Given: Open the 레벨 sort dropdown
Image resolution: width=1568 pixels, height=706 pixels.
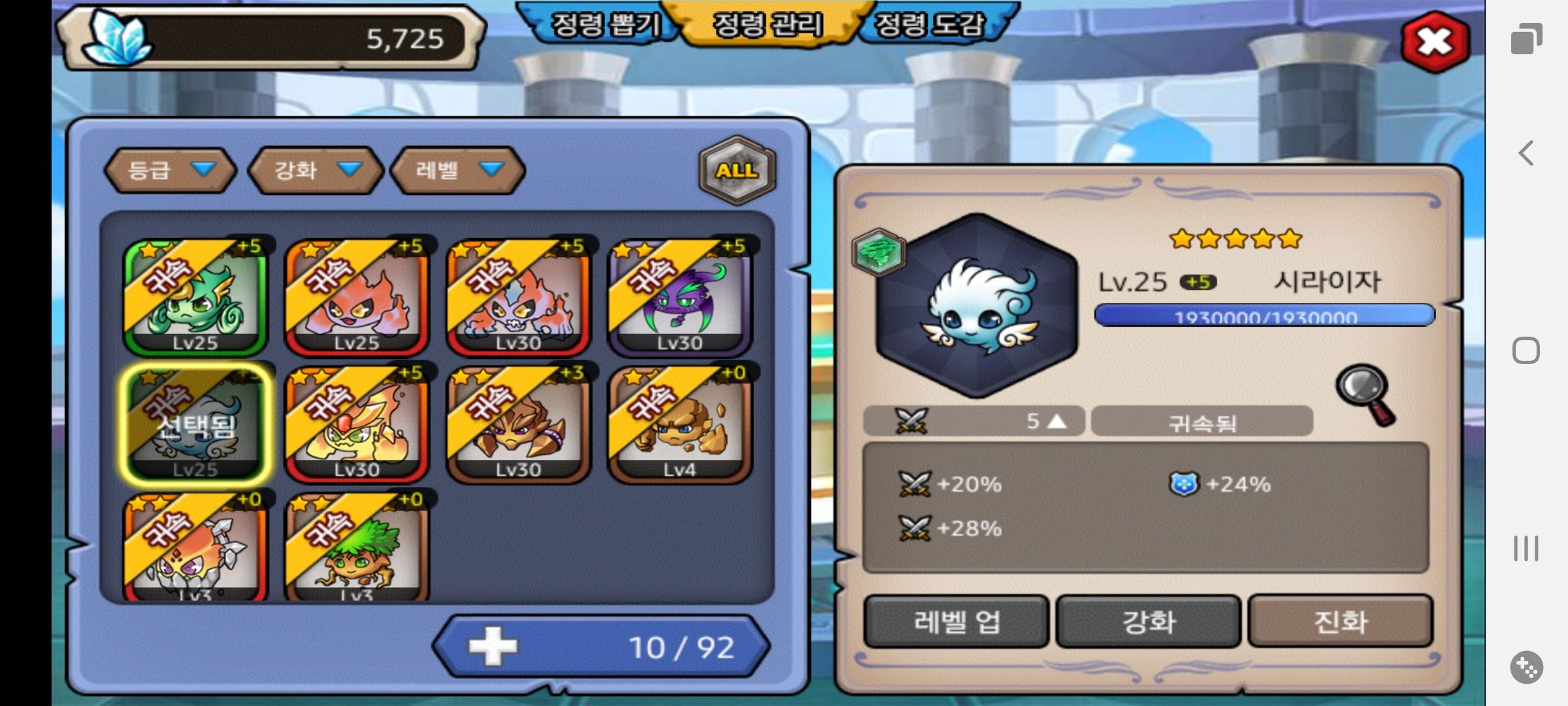Looking at the screenshot, I should [x=457, y=170].
